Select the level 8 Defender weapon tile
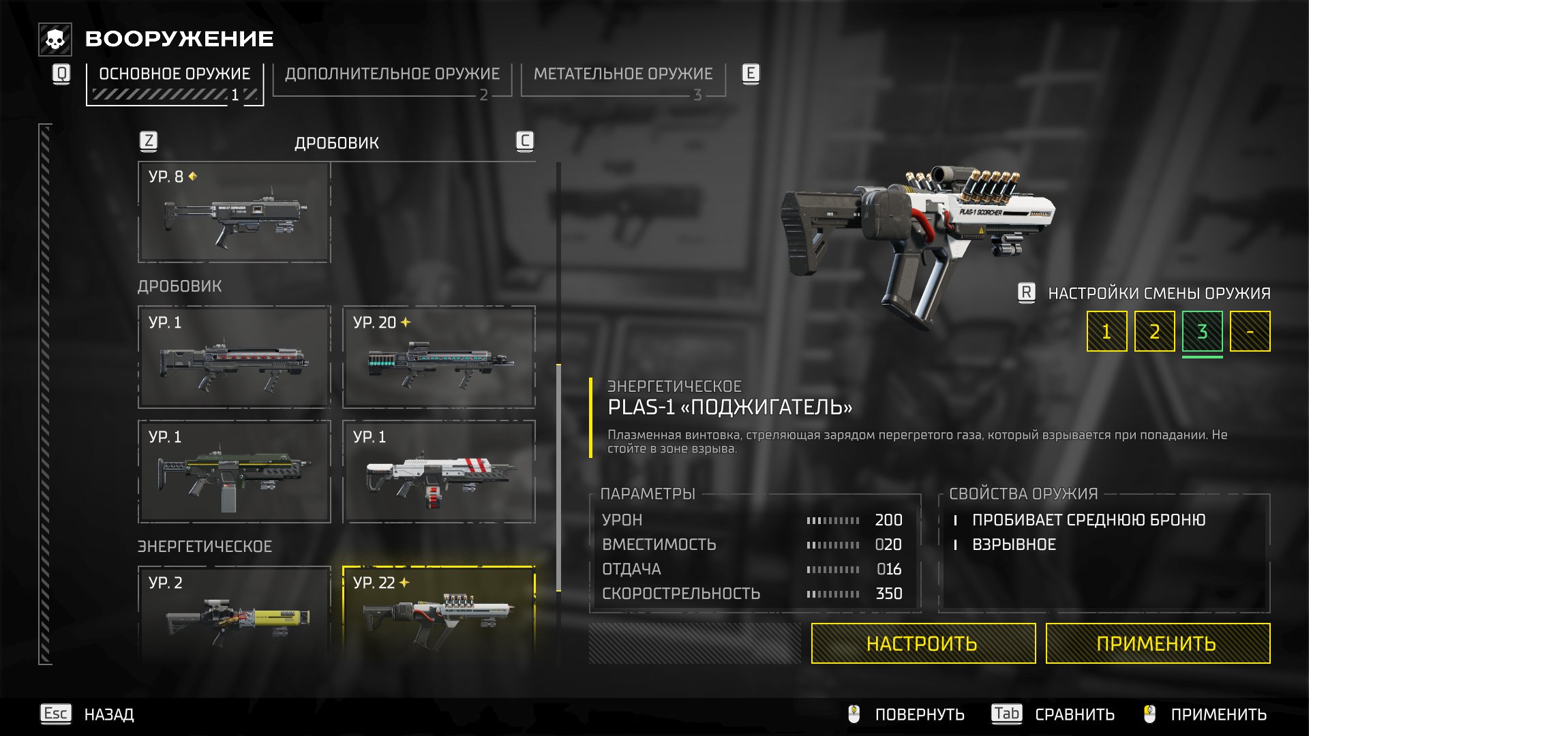1568x736 pixels. coord(235,213)
